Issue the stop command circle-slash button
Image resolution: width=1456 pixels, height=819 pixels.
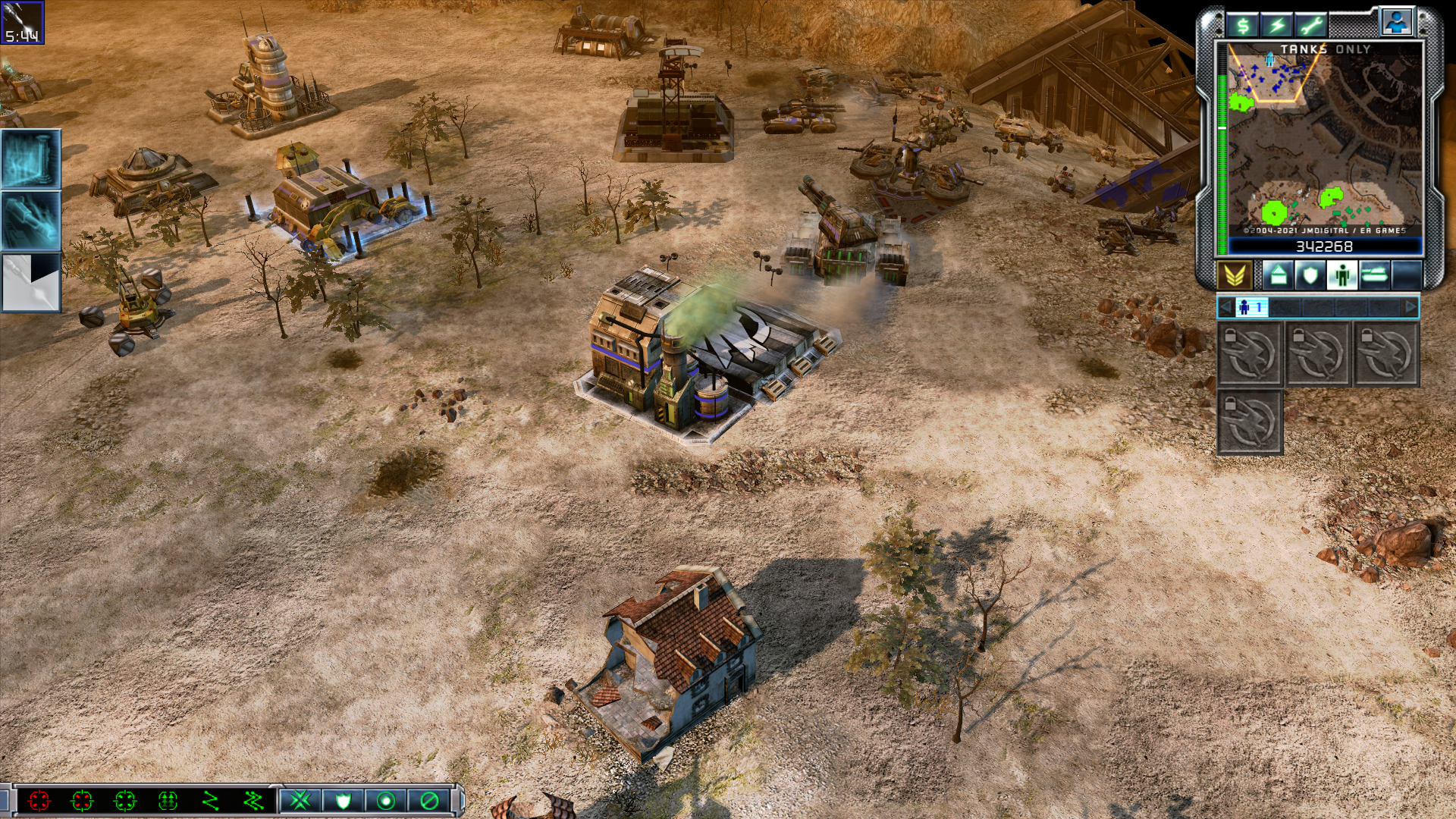click(x=429, y=800)
